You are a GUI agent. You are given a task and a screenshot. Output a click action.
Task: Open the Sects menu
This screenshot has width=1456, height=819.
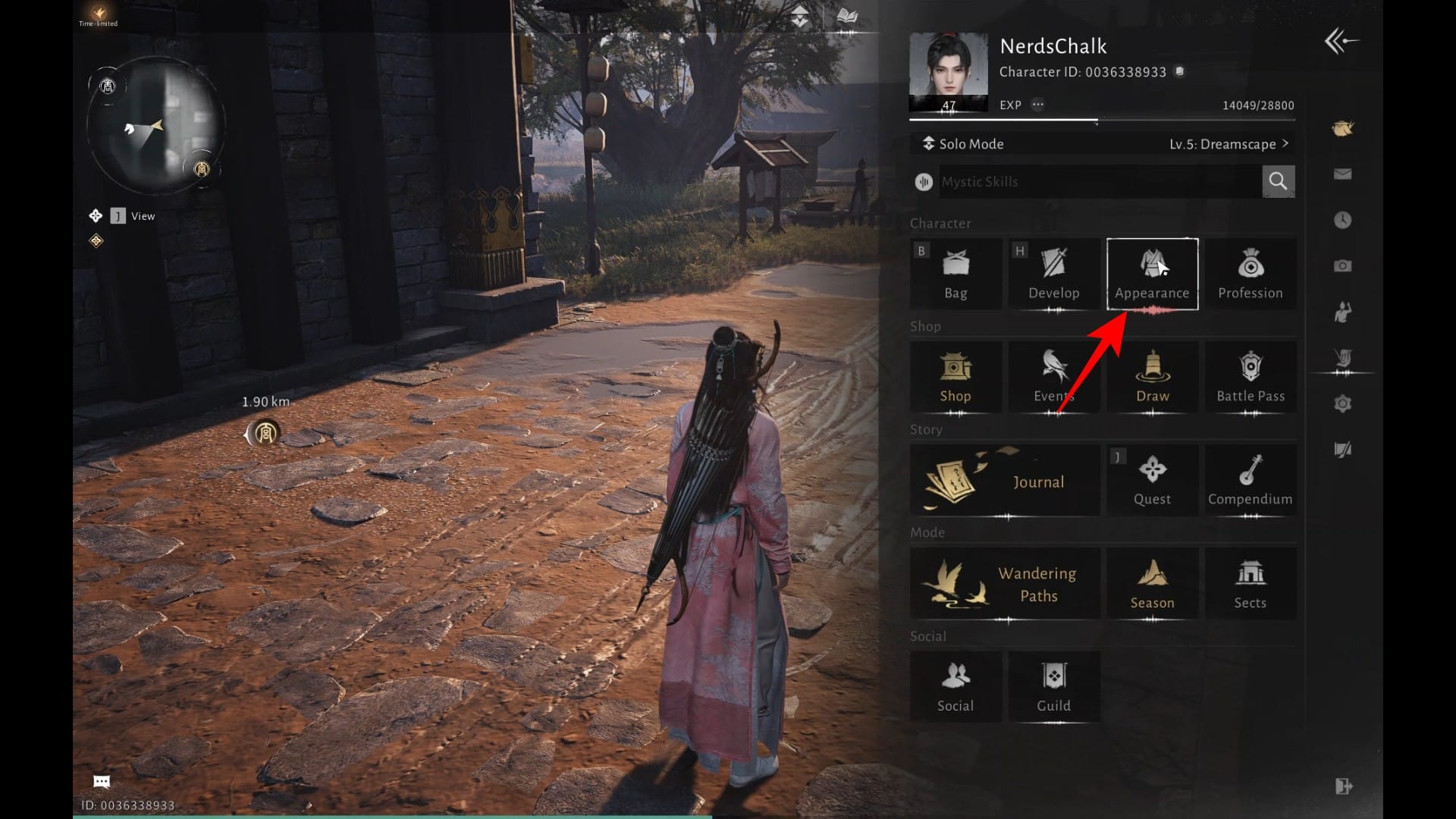coord(1250,584)
